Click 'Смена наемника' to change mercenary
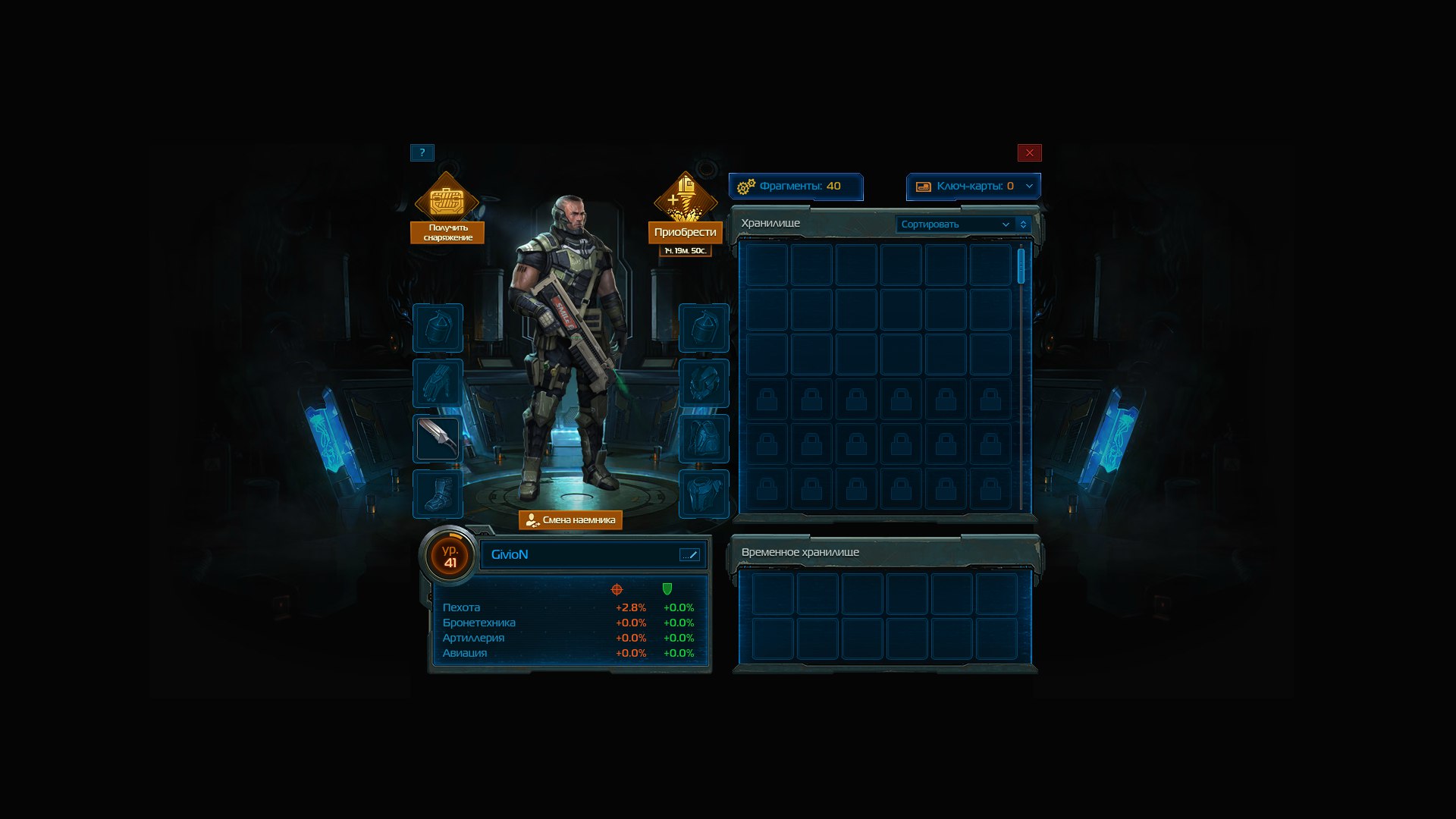The width and height of the screenshot is (1456, 819). coord(570,520)
